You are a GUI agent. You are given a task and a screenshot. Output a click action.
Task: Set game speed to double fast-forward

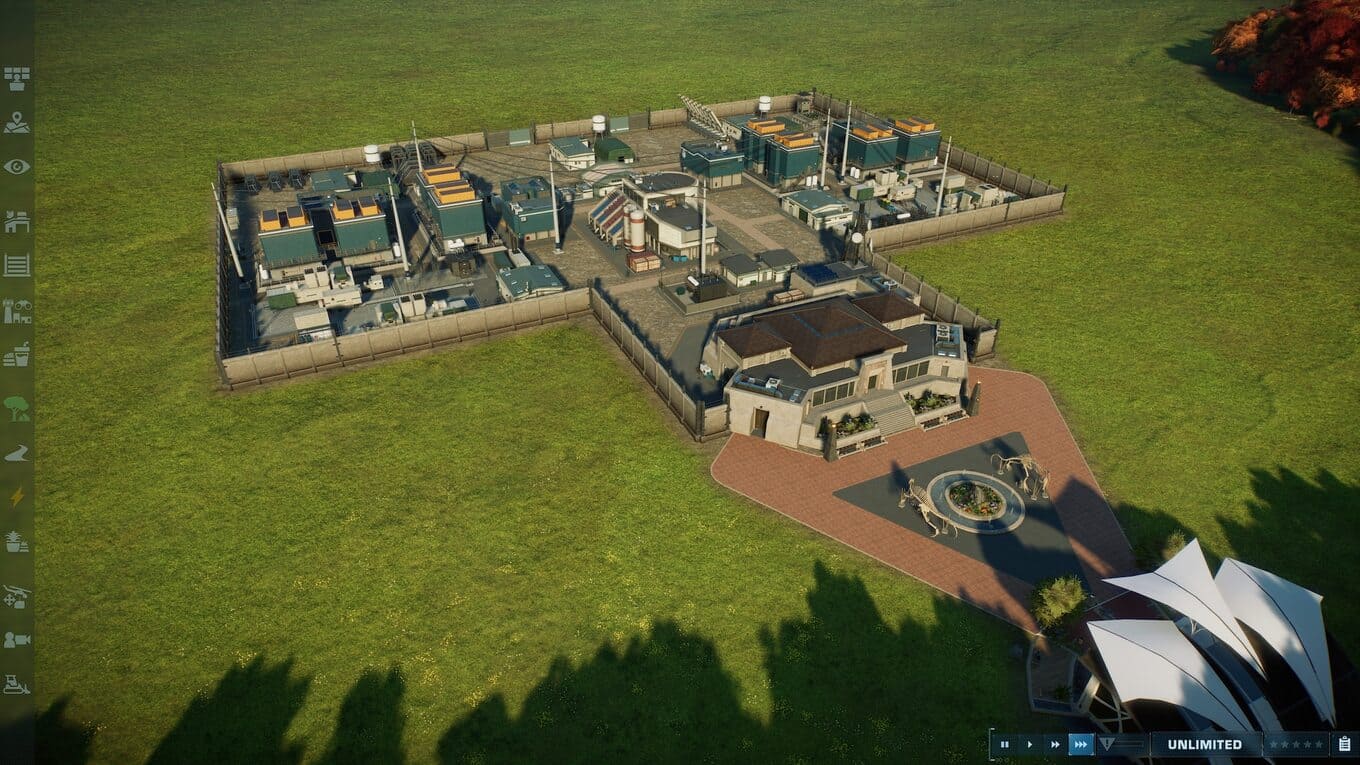pos(1055,745)
